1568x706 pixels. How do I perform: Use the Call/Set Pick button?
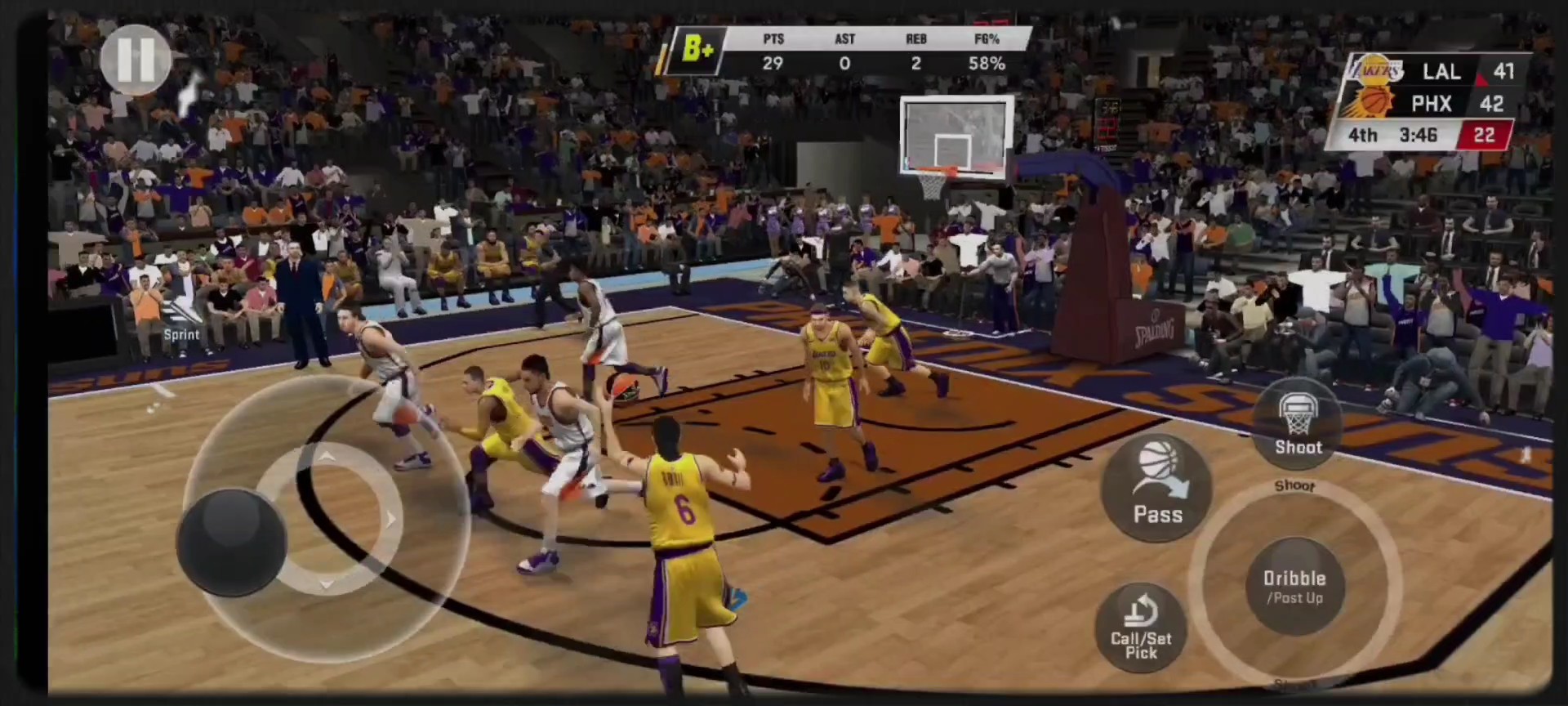1141,628
